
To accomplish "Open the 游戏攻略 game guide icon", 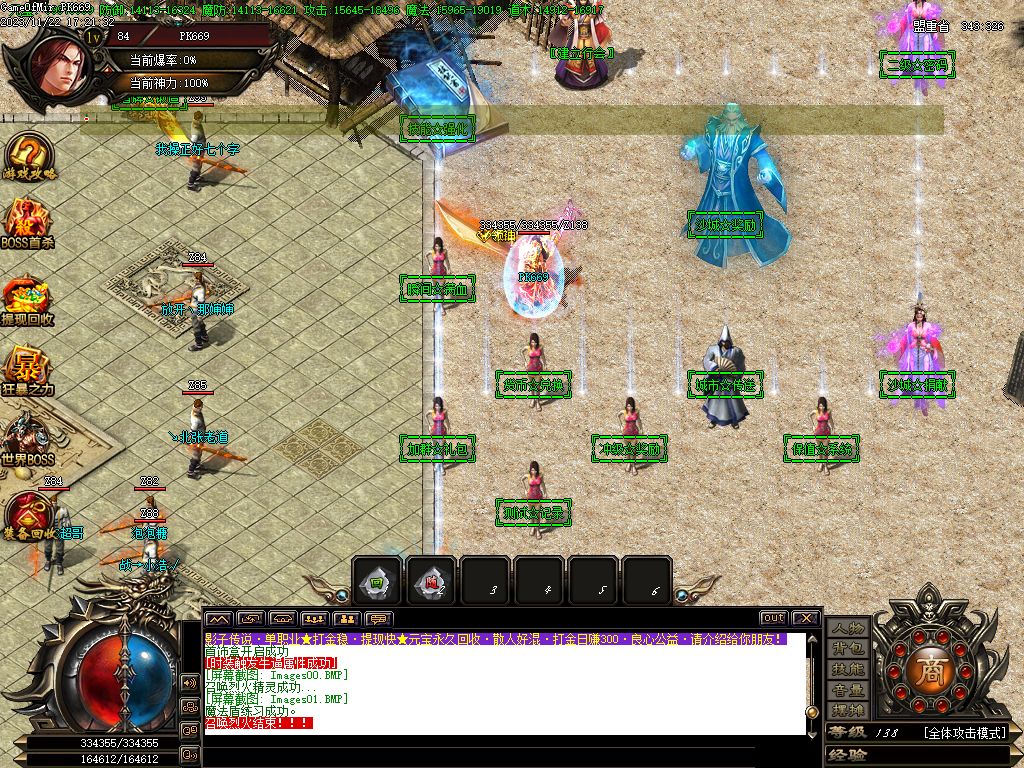I will click(x=28, y=157).
